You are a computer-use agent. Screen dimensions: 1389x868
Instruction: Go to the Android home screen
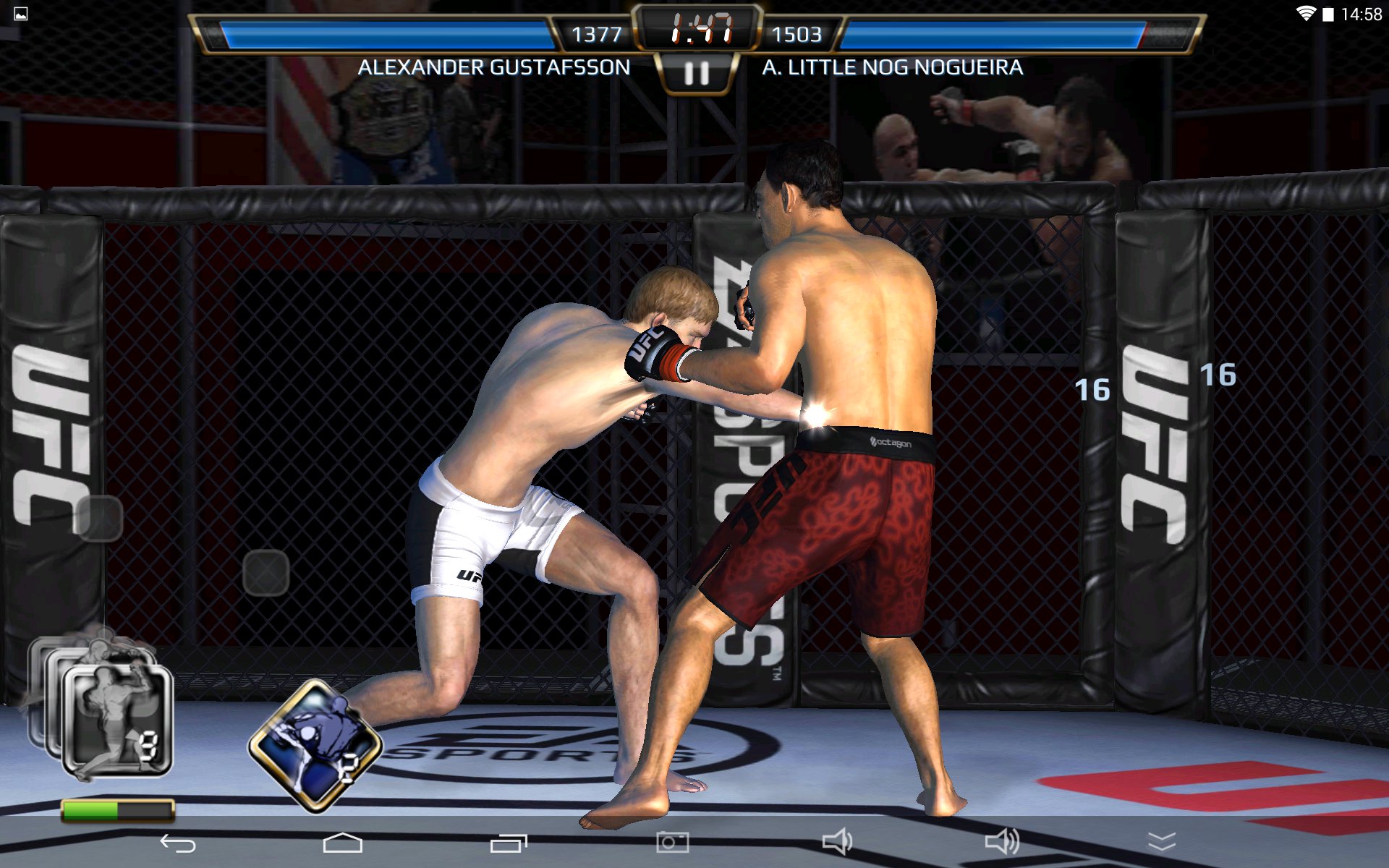point(342,843)
